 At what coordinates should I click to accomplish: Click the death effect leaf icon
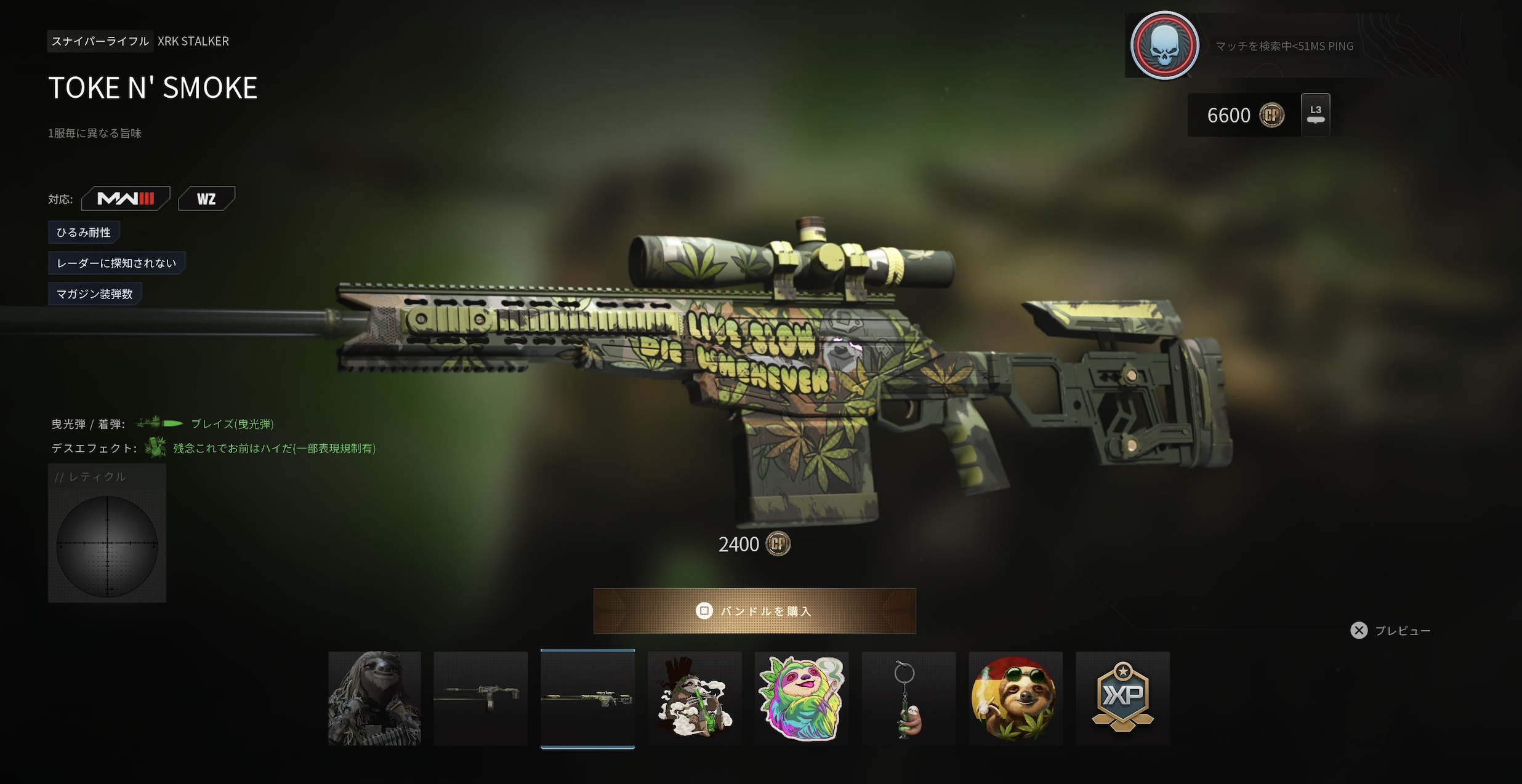pos(155,447)
